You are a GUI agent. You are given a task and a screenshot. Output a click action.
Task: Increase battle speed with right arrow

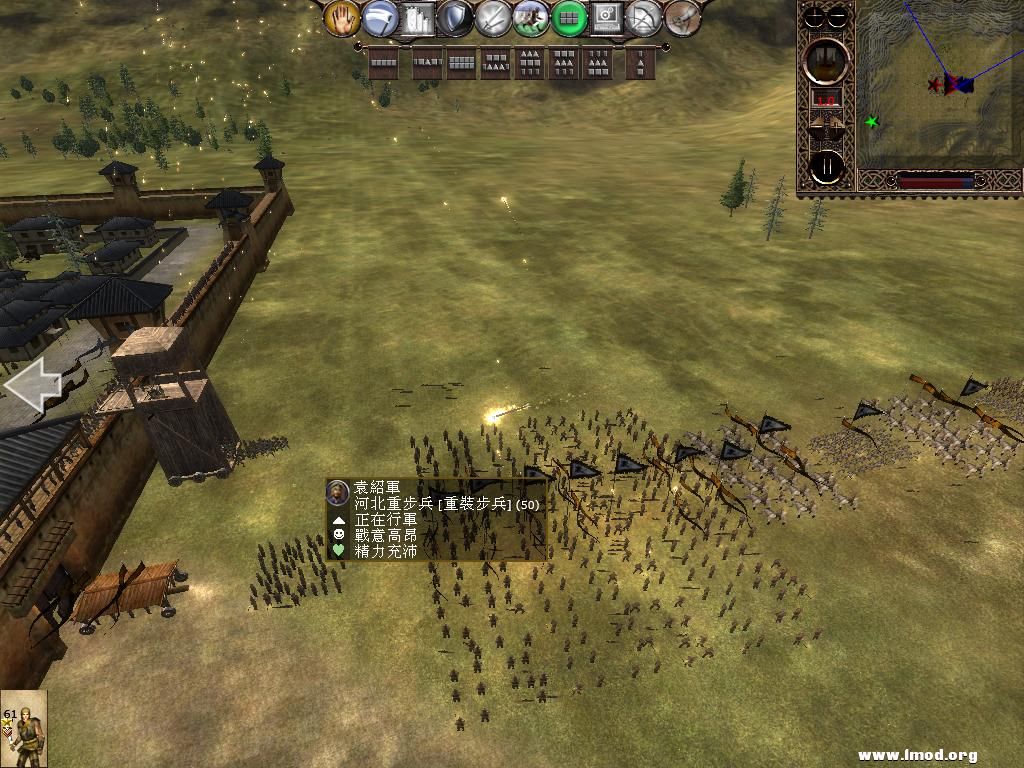point(838,124)
